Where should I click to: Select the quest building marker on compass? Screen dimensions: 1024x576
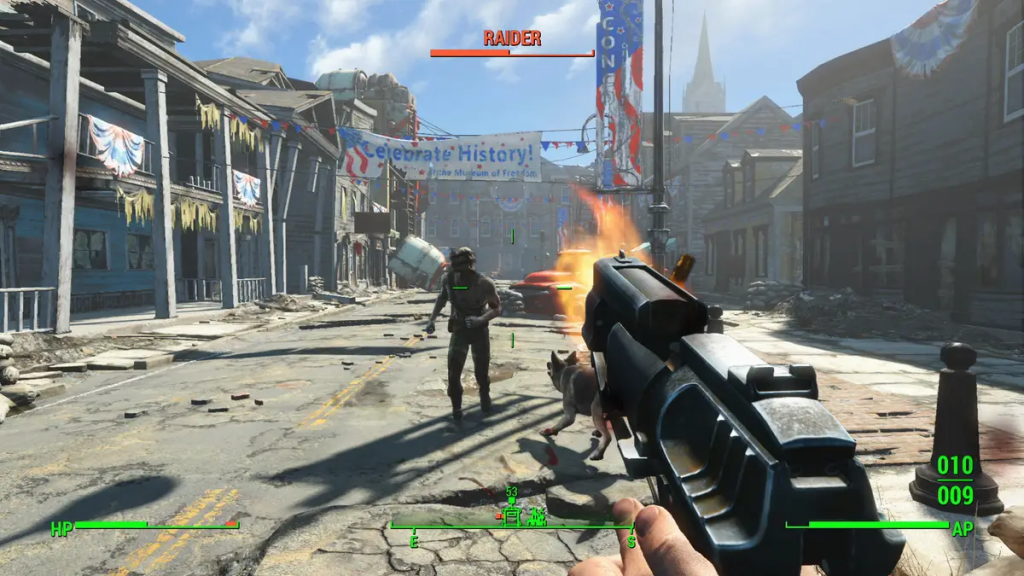512,515
